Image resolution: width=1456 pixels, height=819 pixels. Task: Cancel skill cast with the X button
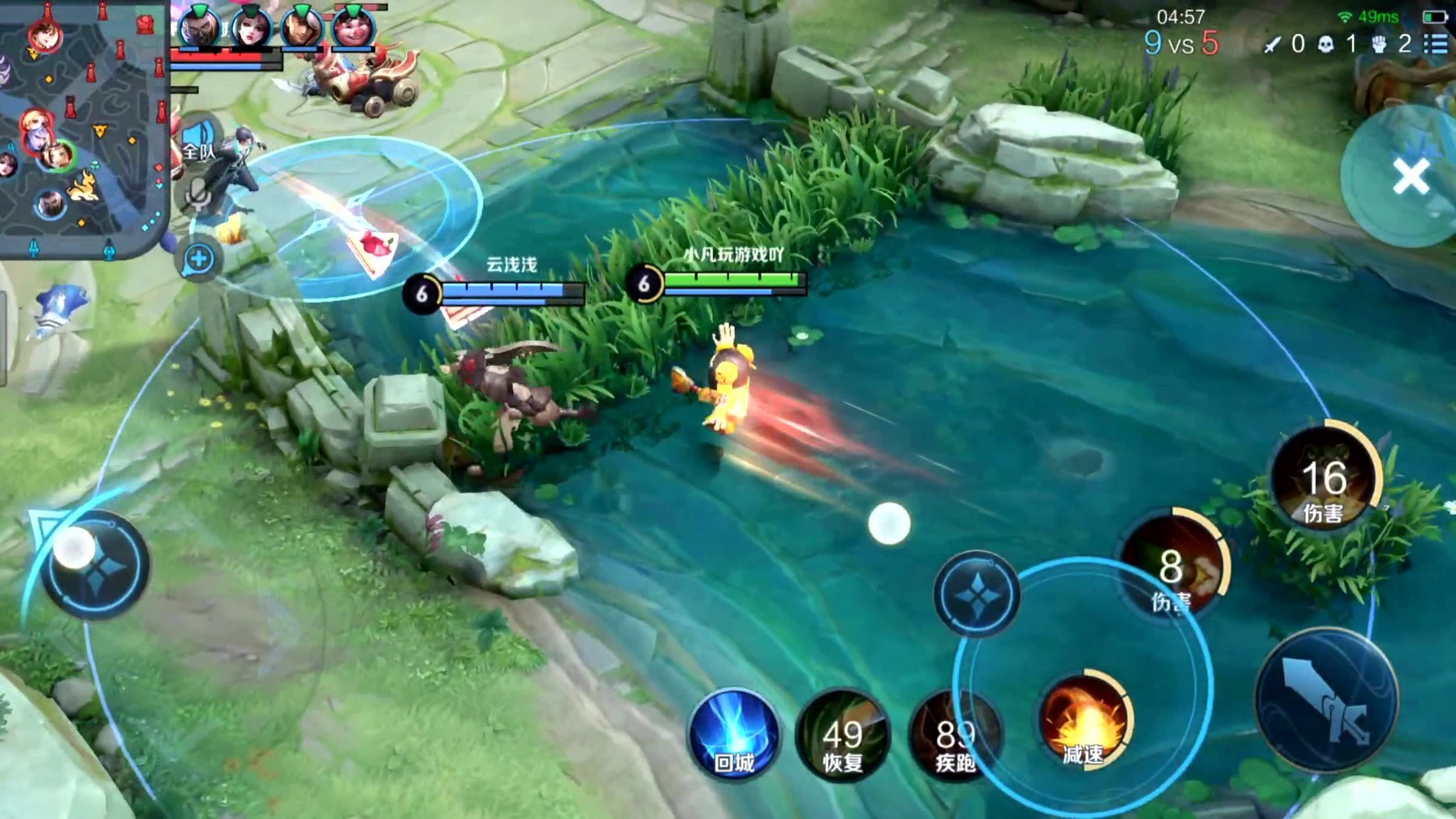1411,177
